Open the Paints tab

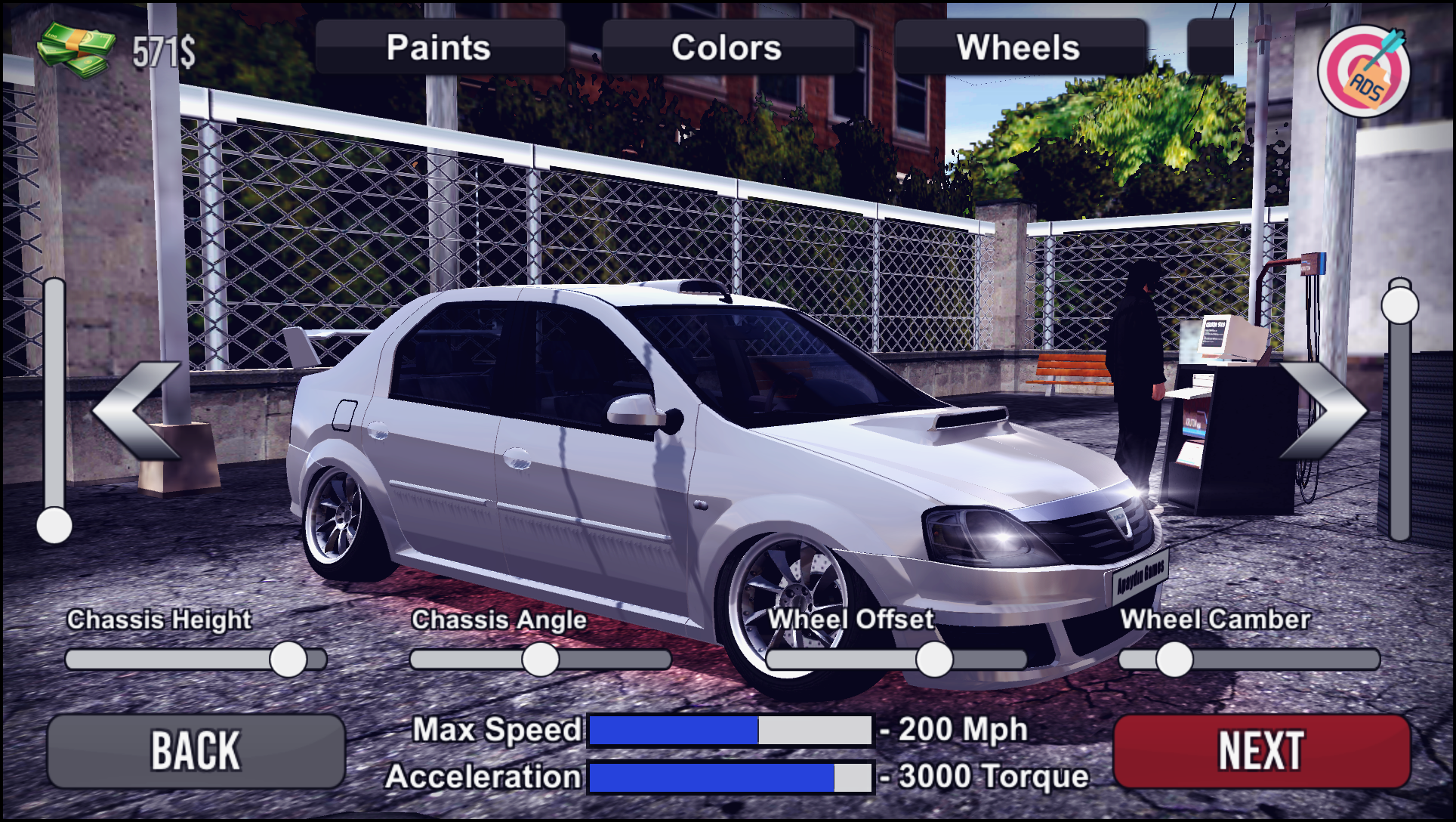coord(438,47)
